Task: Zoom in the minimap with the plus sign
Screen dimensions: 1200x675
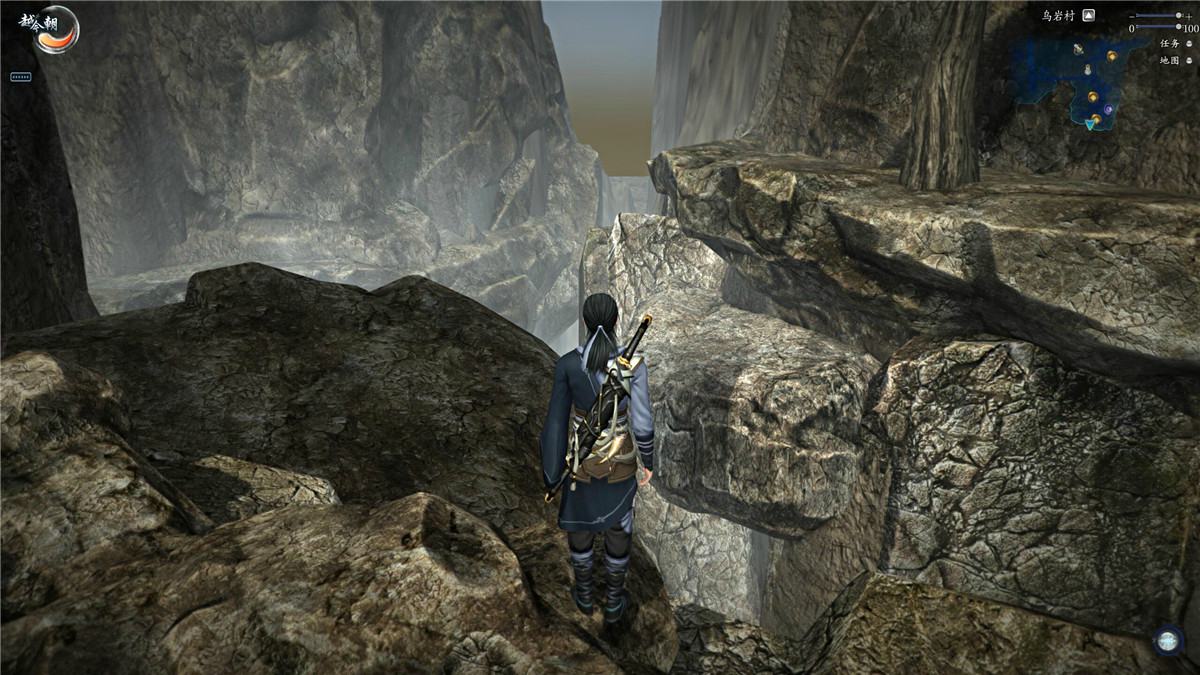Action: coord(1187,16)
